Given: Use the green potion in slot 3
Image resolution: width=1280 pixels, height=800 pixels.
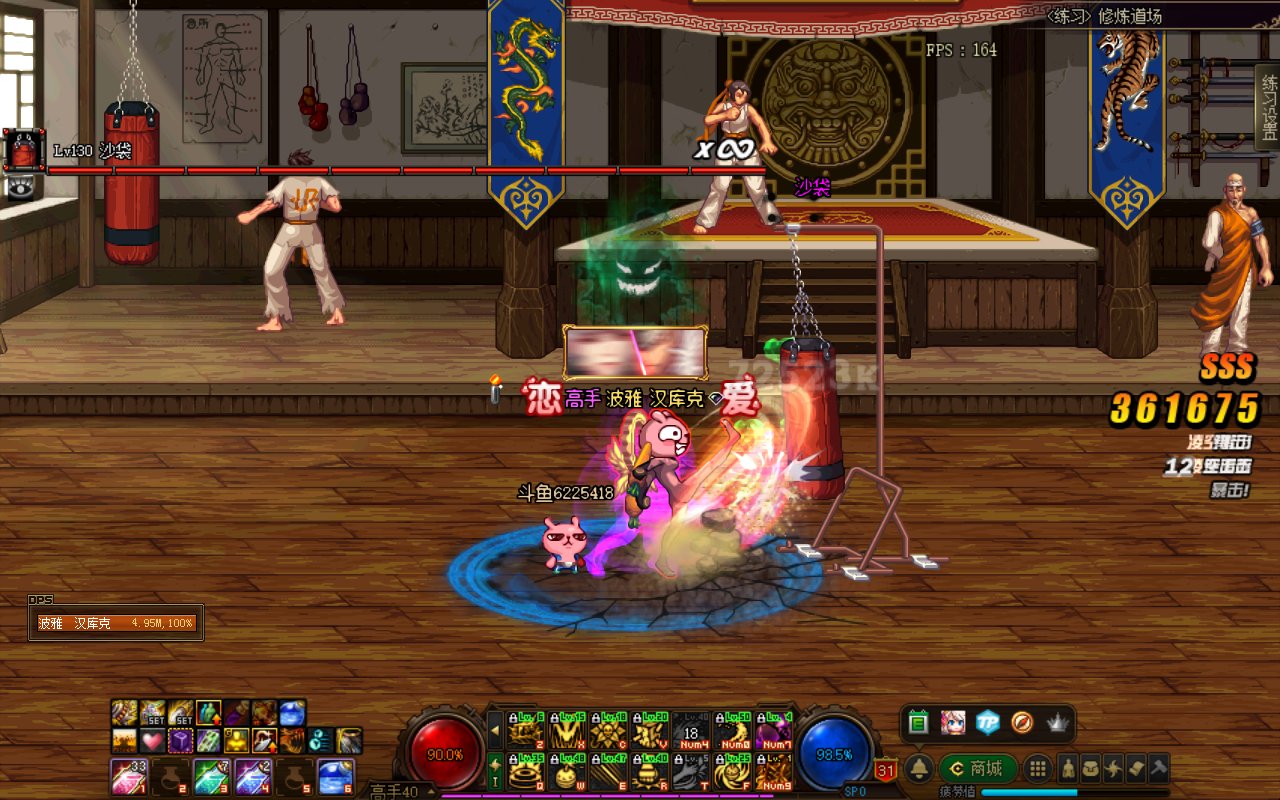Looking at the screenshot, I should click(210, 777).
